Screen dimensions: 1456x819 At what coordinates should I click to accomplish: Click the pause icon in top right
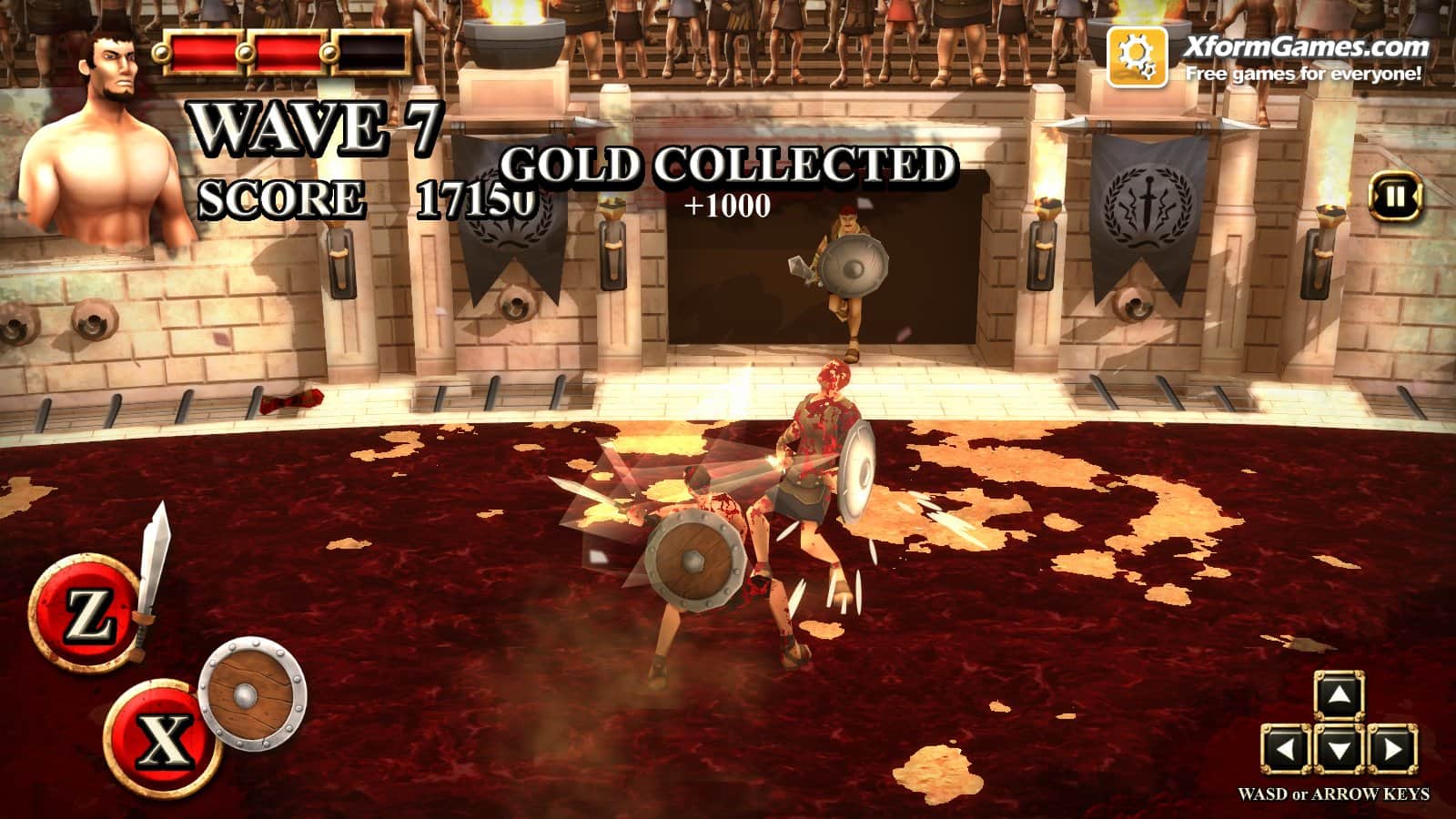click(x=1394, y=198)
